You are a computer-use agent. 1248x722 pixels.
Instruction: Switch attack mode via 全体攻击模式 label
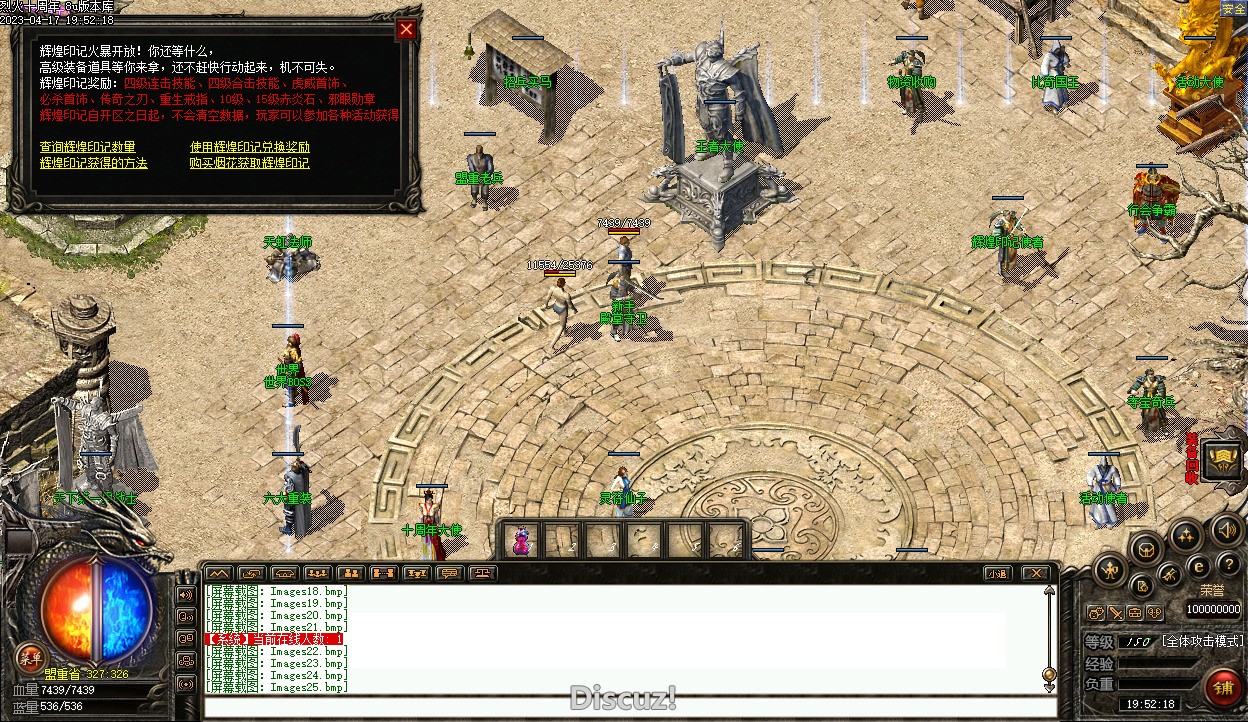point(1202,641)
